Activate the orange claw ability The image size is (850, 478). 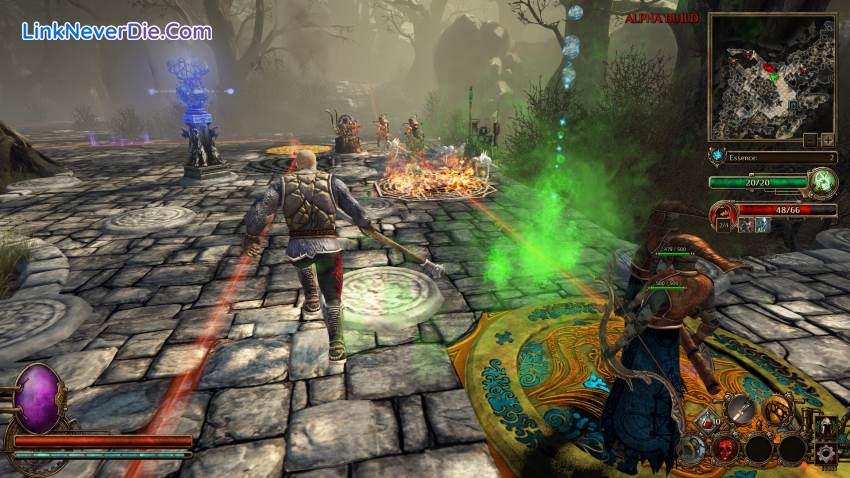point(776,409)
